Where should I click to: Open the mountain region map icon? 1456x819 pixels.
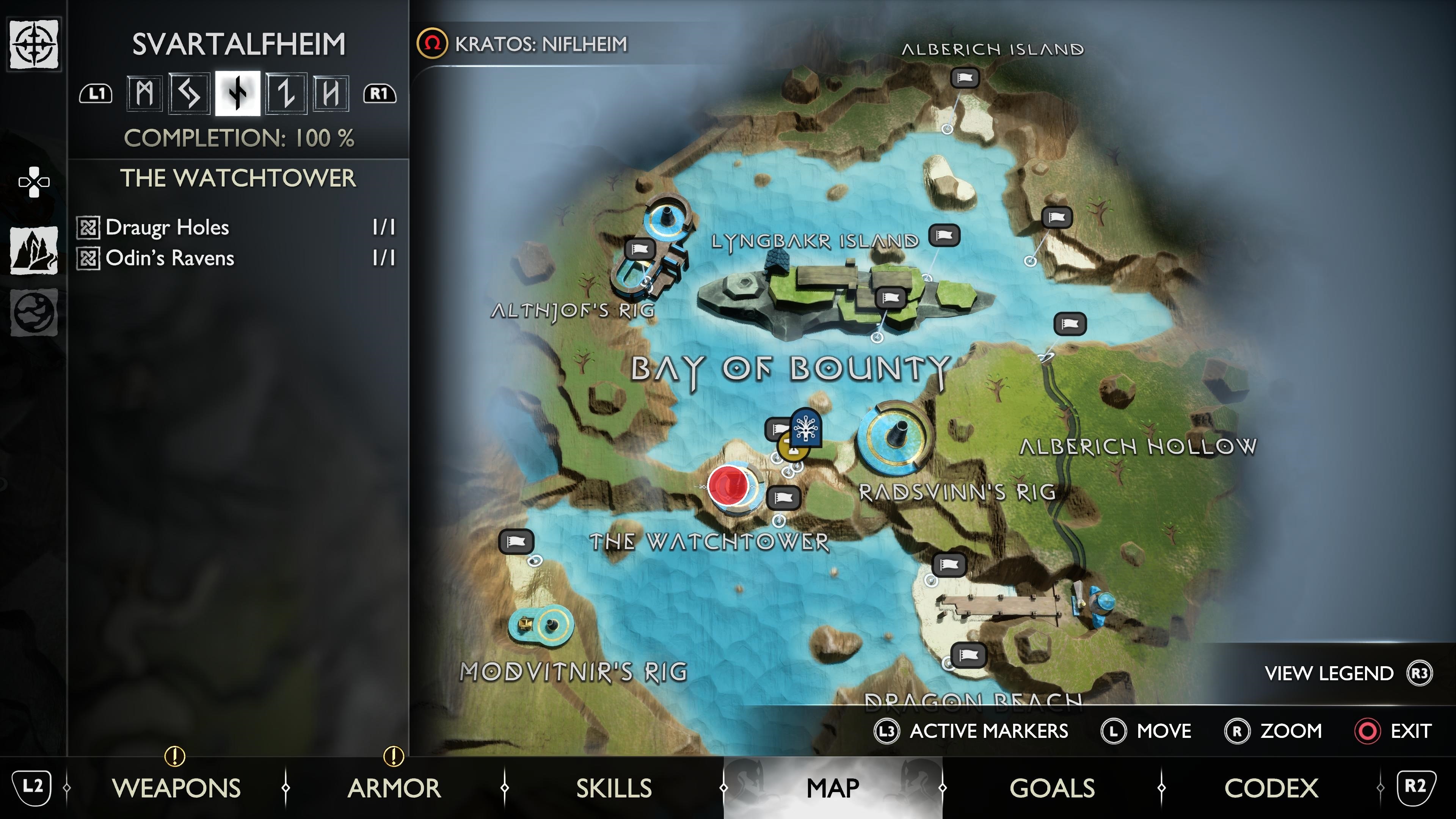[x=34, y=250]
